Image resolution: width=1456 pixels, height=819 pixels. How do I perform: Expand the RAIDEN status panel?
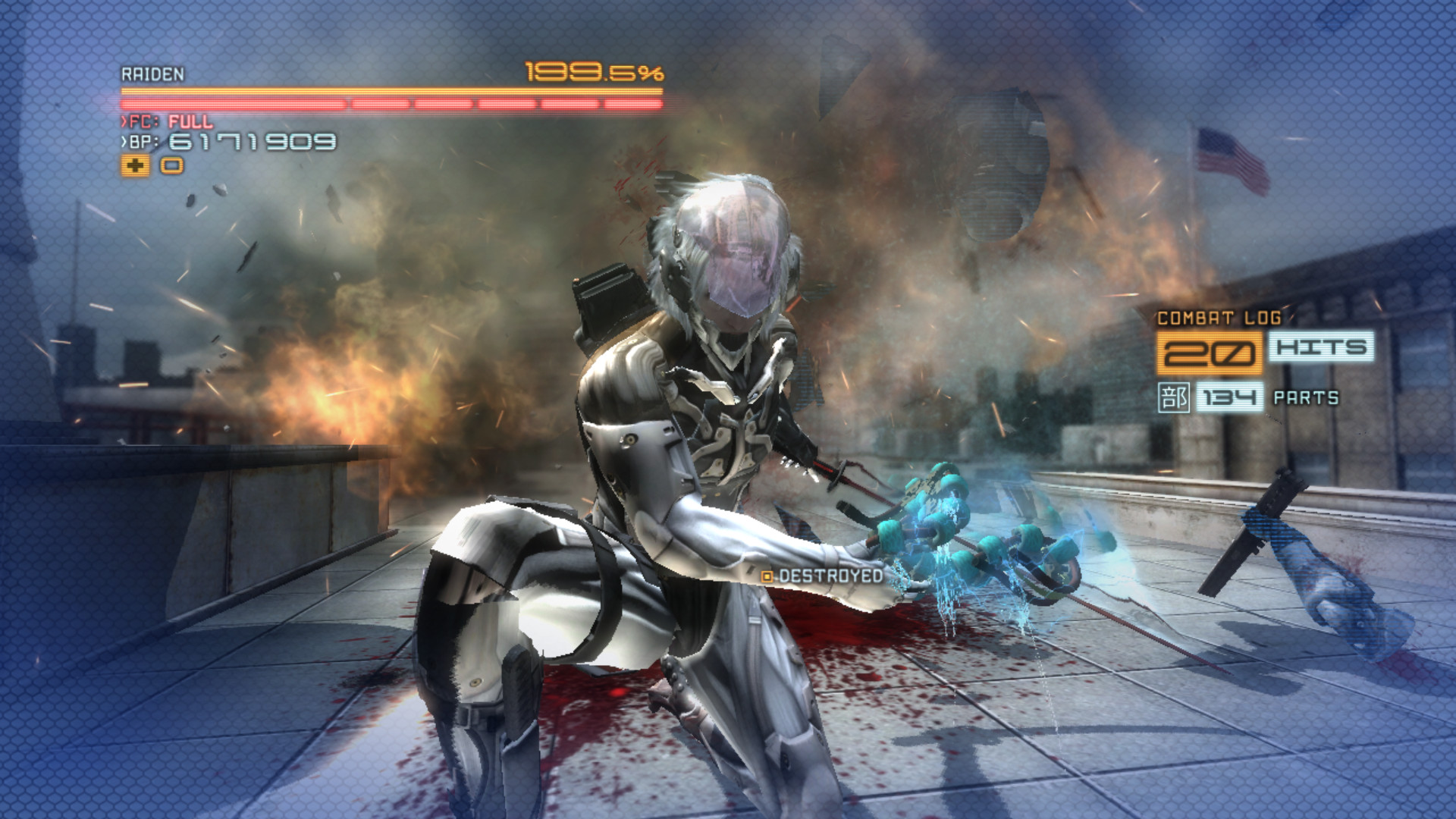(x=152, y=75)
